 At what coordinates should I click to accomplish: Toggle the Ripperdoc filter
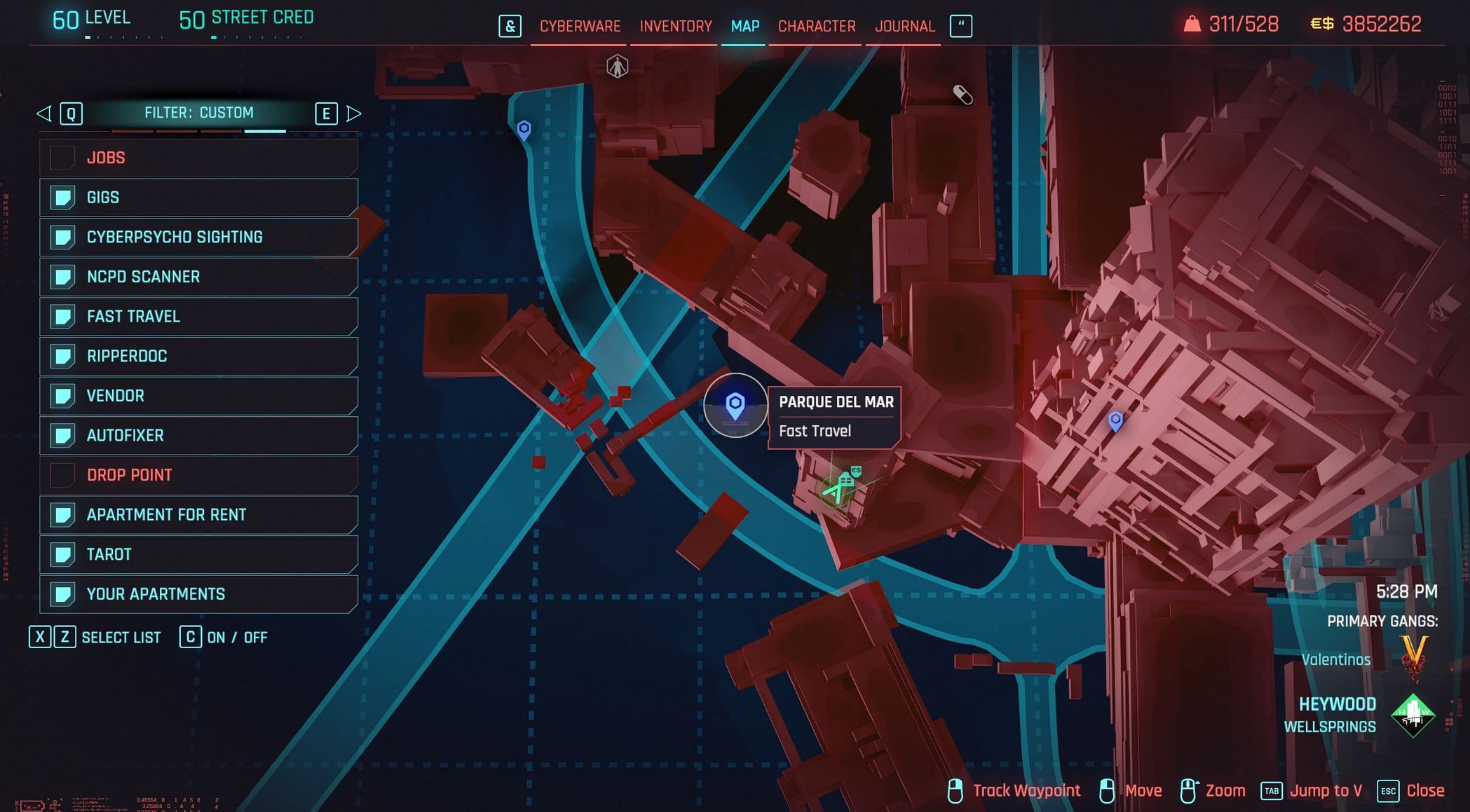tap(199, 356)
